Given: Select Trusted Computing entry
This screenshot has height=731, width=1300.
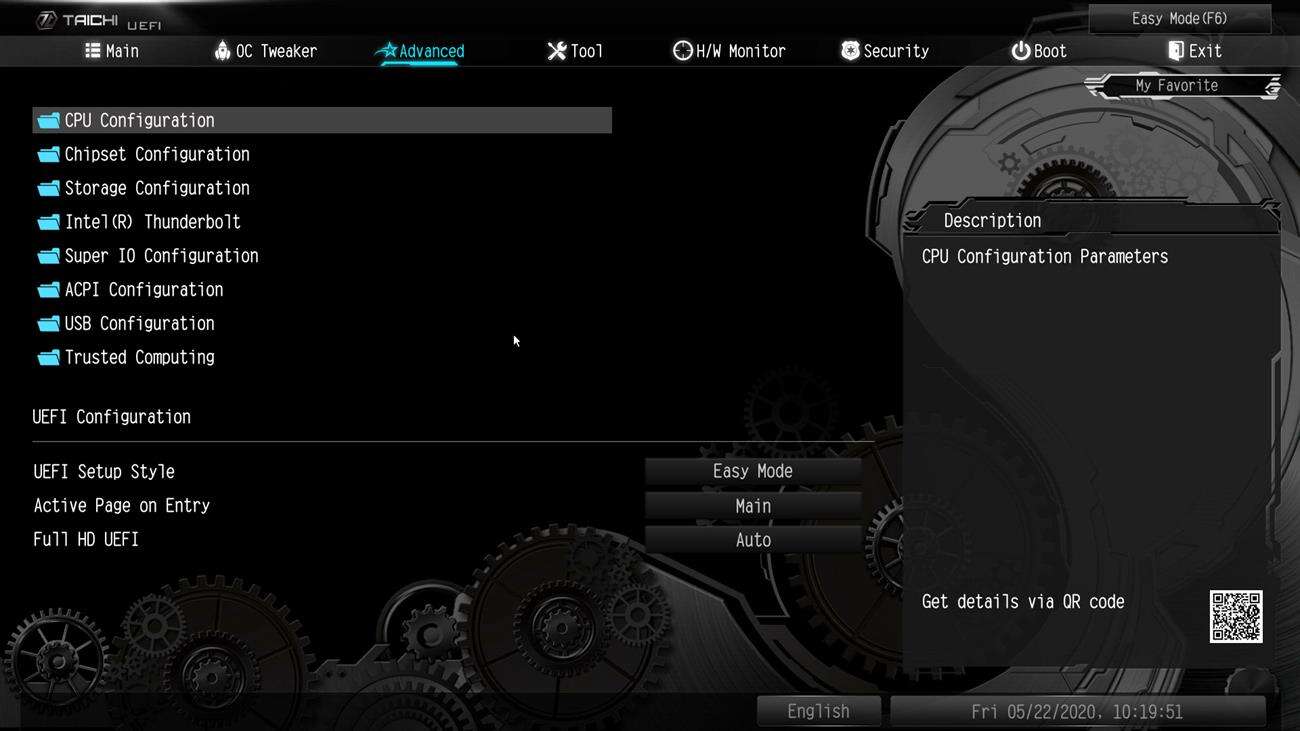Looking at the screenshot, I should pos(139,358).
